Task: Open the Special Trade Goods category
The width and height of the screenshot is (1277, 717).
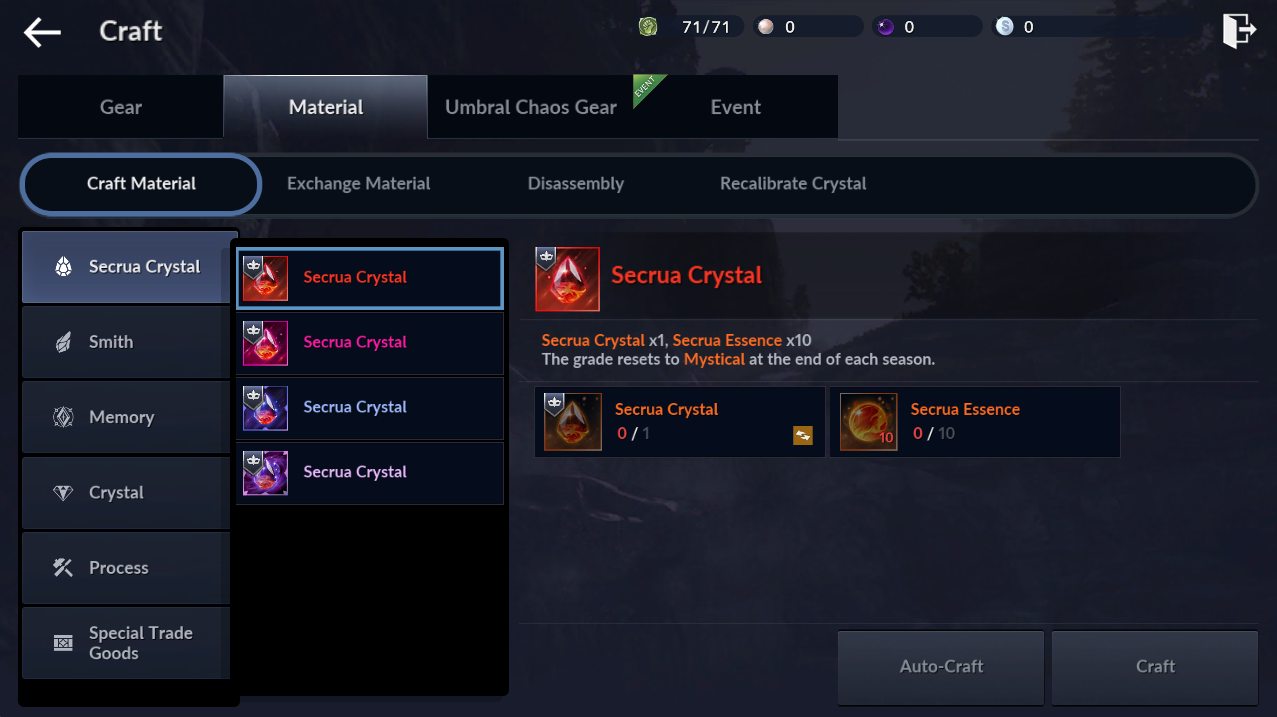Action: pyautogui.click(x=126, y=643)
